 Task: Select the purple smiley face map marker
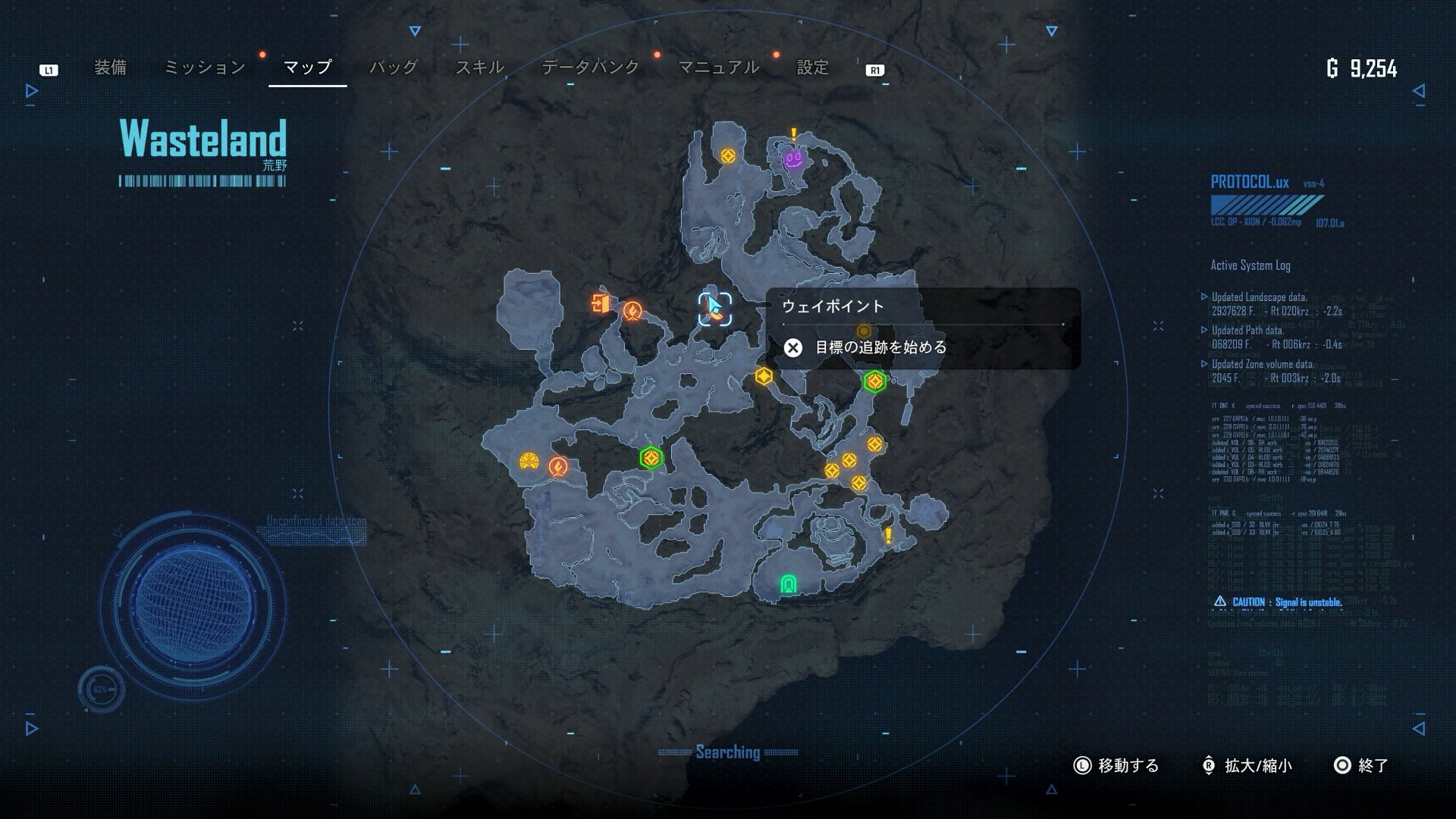coord(793,159)
